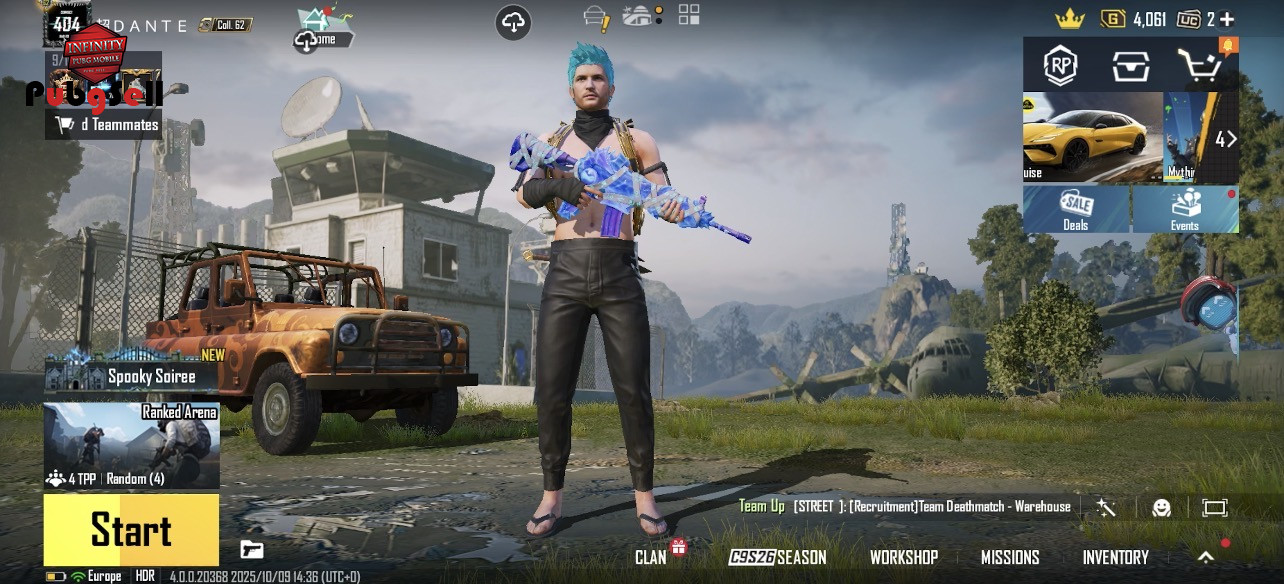Open the shopping cart shop
Screen dimensions: 1284x584
1198,66
